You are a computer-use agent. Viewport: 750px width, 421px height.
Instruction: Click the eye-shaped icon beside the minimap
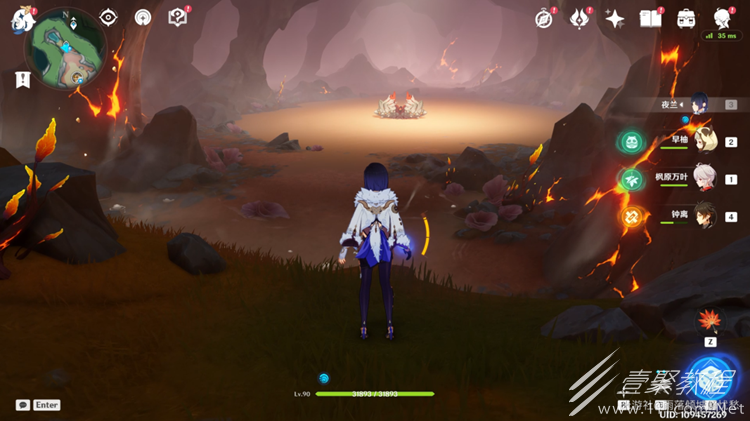(108, 18)
